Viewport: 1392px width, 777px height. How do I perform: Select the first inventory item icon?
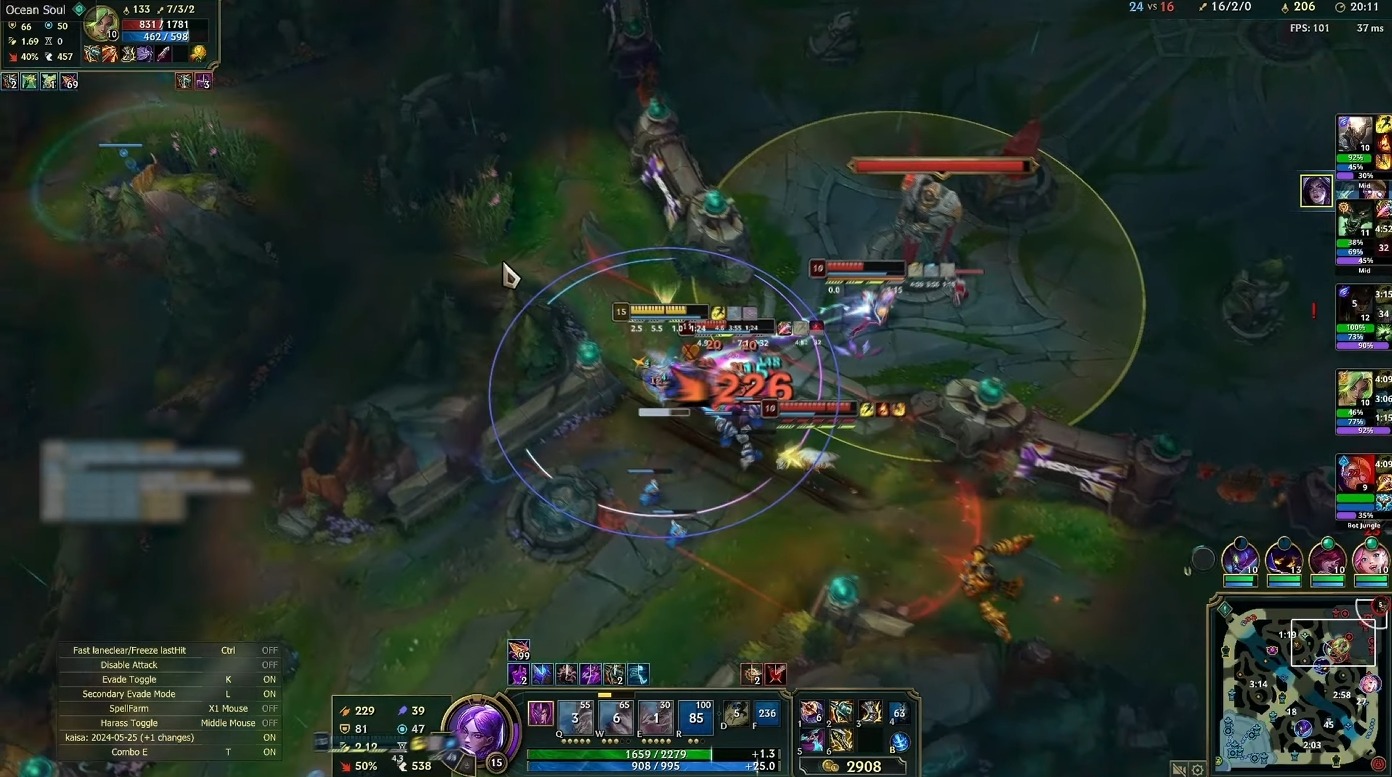coord(810,712)
